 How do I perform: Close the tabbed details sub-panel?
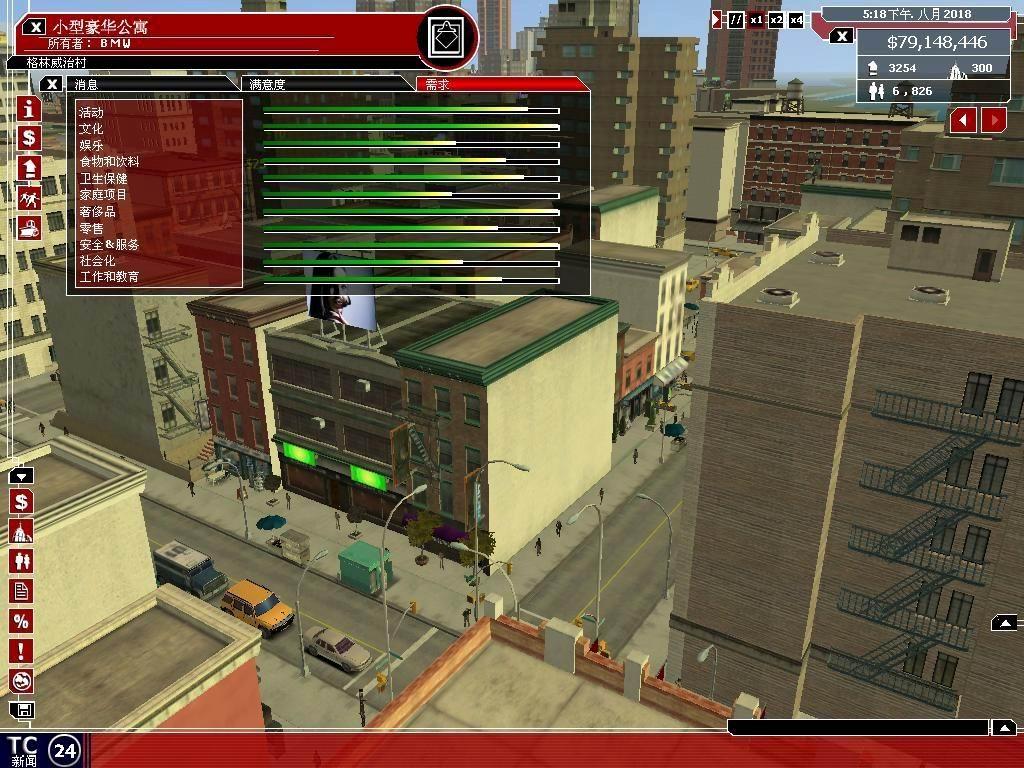53,84
